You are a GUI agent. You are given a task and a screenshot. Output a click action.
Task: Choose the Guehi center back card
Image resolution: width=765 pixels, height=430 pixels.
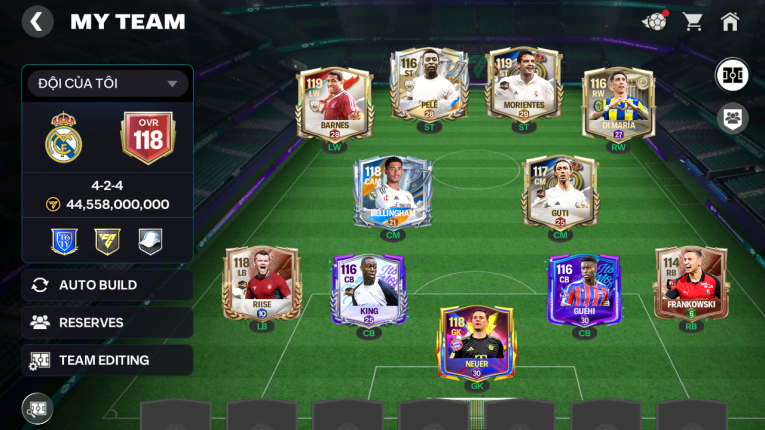pos(584,290)
